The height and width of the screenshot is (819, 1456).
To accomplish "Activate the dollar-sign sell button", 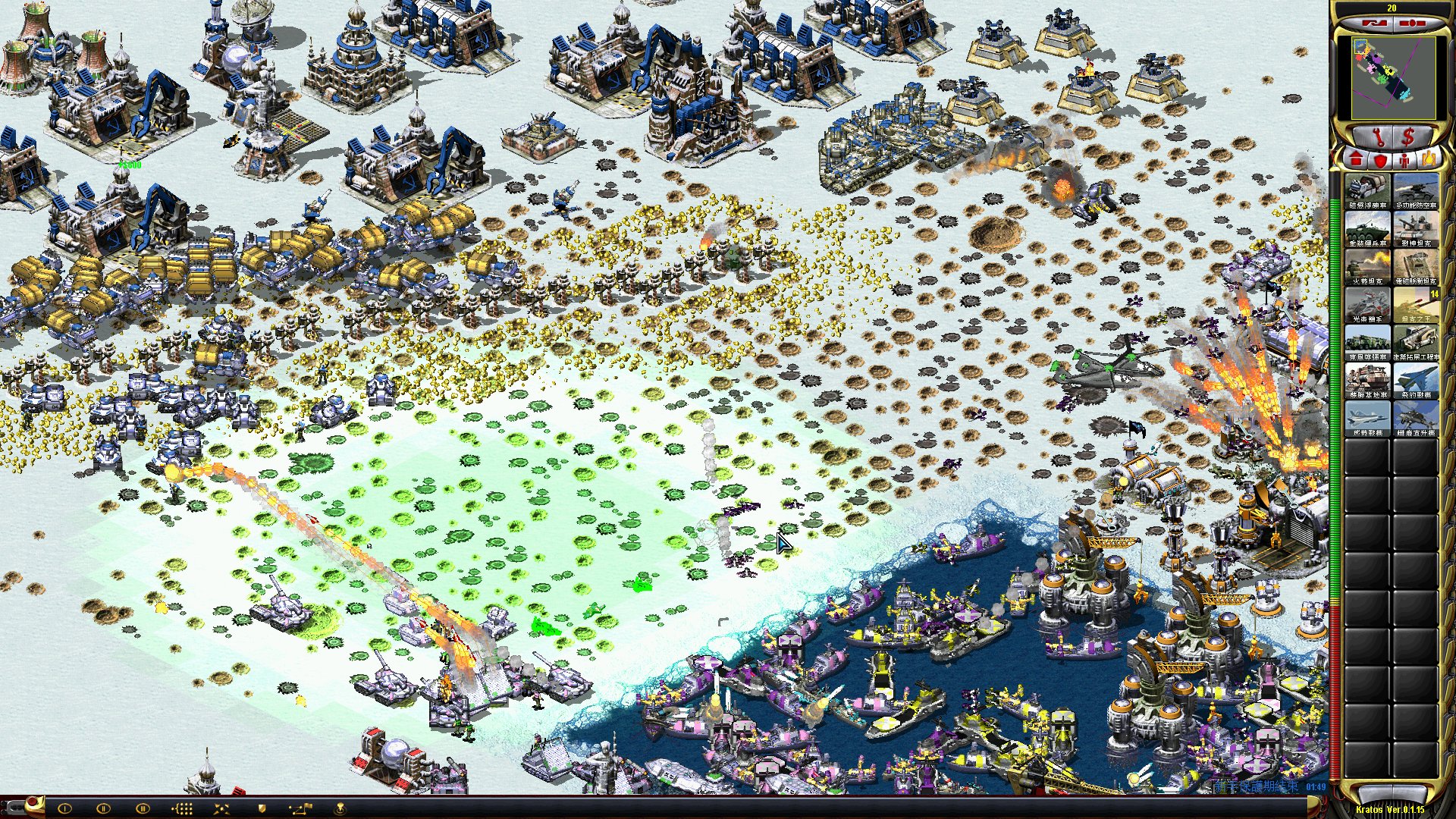I will (1408, 138).
